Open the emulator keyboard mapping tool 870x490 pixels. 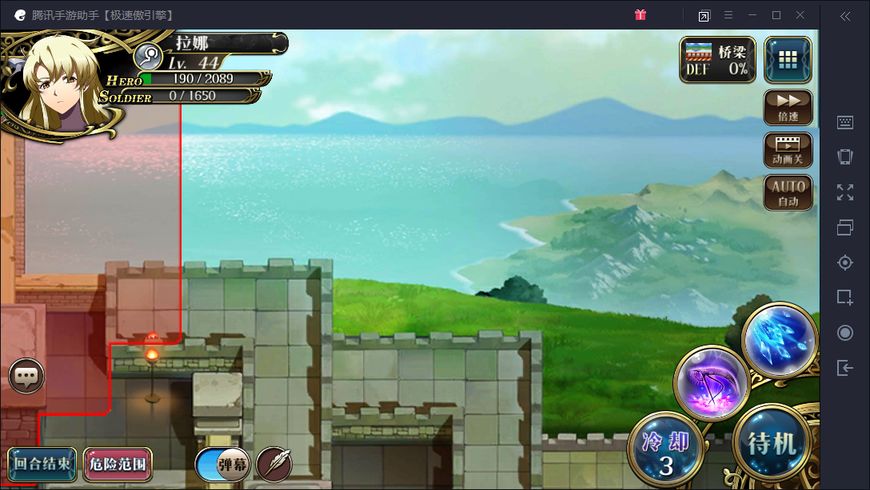(x=845, y=122)
